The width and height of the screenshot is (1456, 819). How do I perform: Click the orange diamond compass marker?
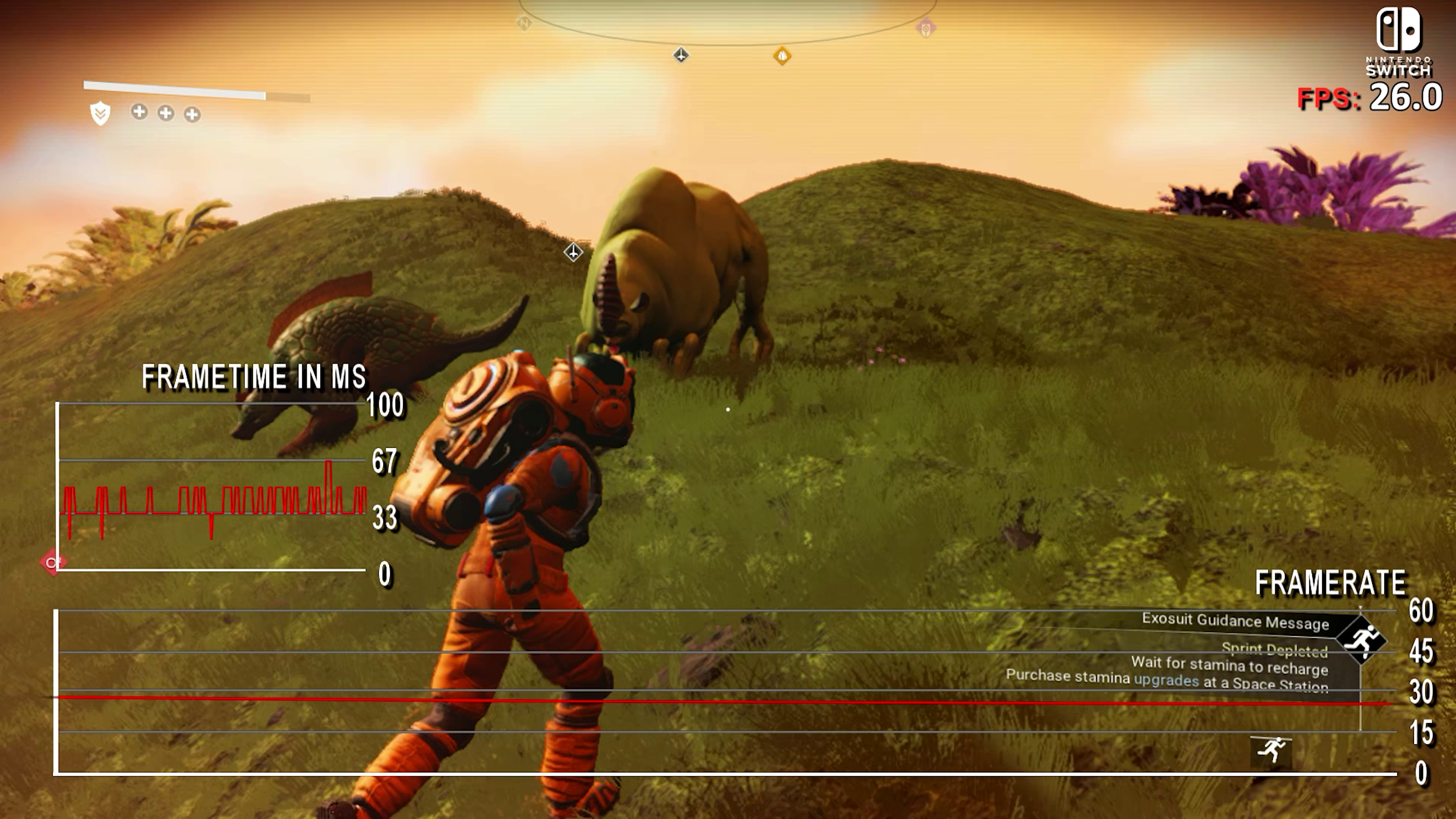click(x=782, y=55)
